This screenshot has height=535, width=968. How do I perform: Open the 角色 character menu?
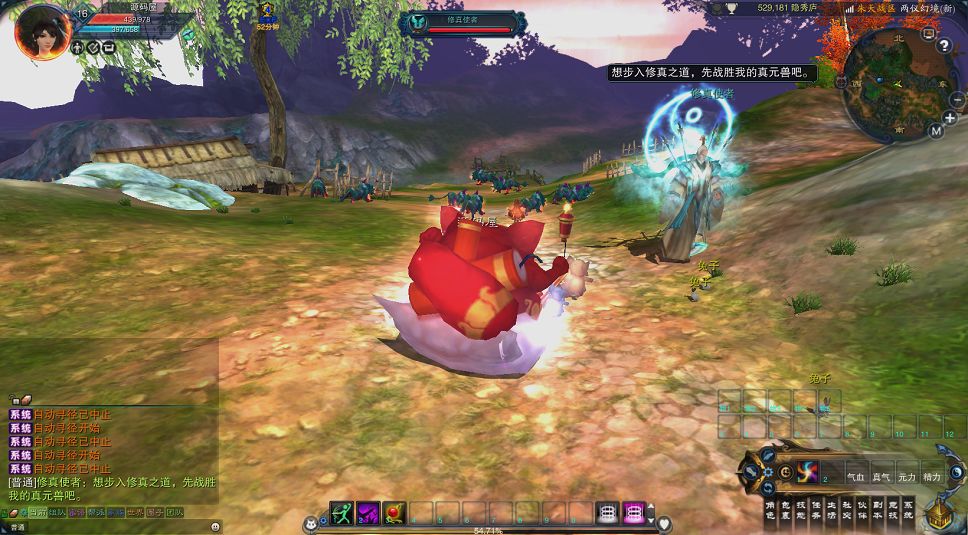[x=771, y=509]
